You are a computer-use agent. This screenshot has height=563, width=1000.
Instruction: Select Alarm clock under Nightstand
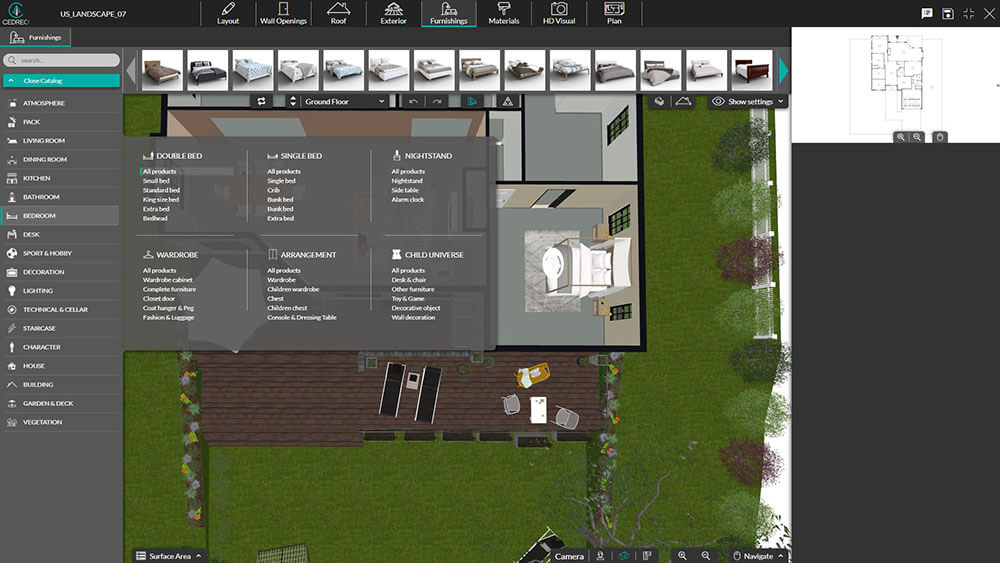[407, 200]
